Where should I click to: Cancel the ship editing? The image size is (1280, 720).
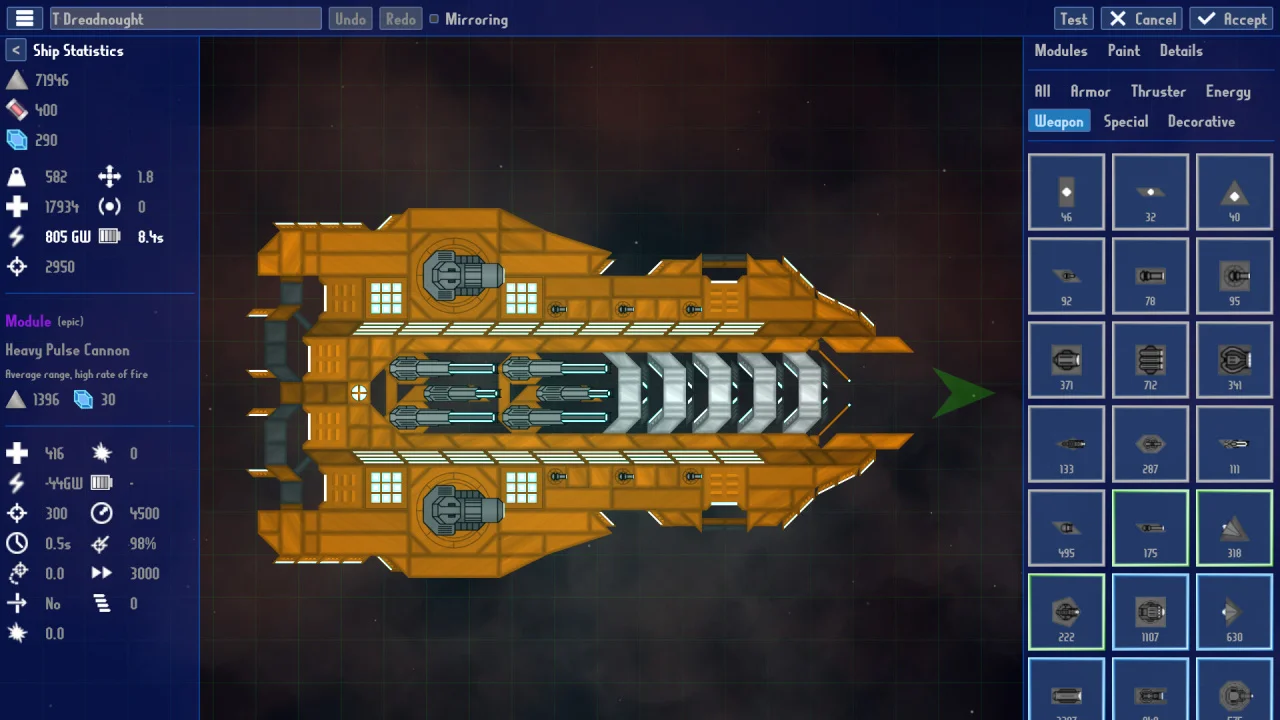1142,19
